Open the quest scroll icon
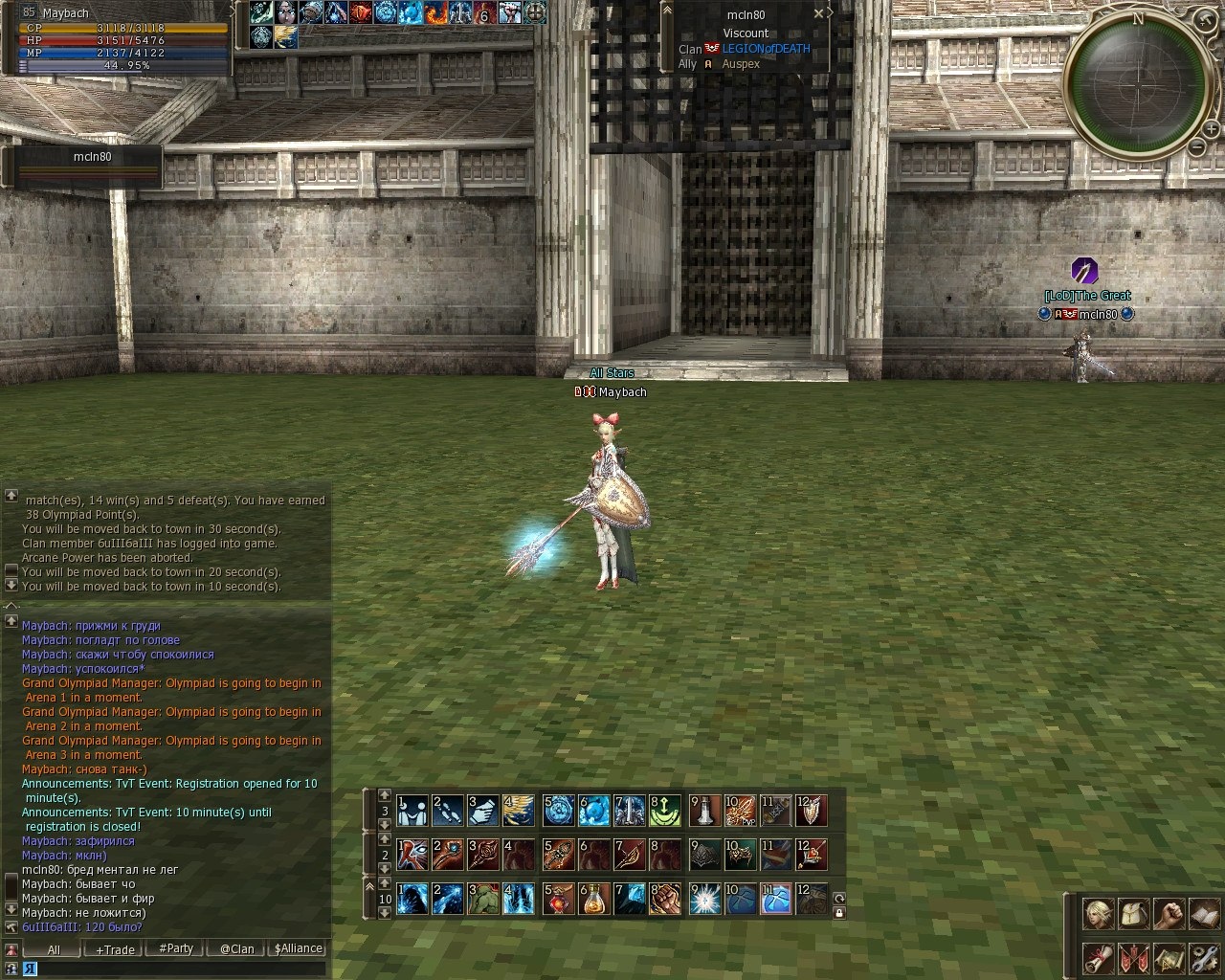Image resolution: width=1225 pixels, height=980 pixels. 1097,957
